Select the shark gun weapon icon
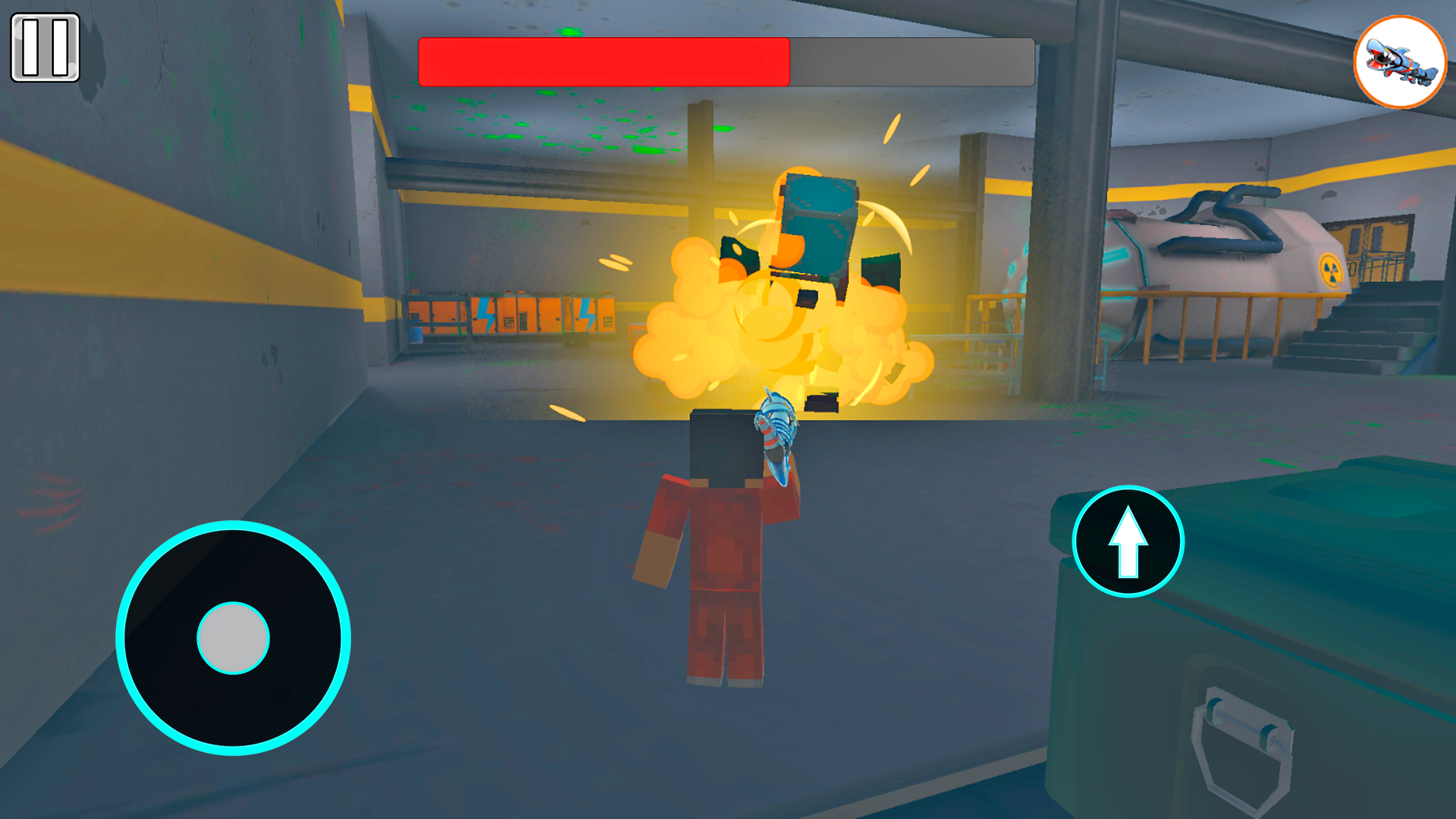 click(x=1399, y=59)
